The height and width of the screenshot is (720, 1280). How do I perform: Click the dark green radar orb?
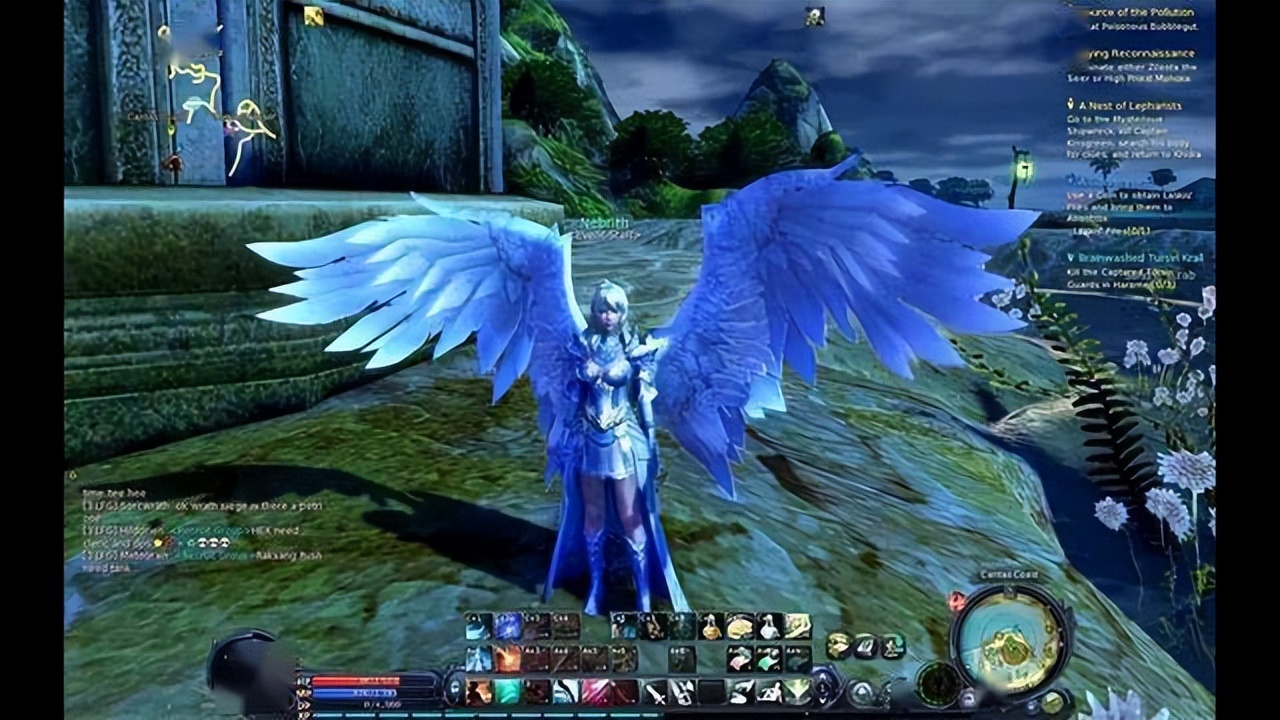938,684
